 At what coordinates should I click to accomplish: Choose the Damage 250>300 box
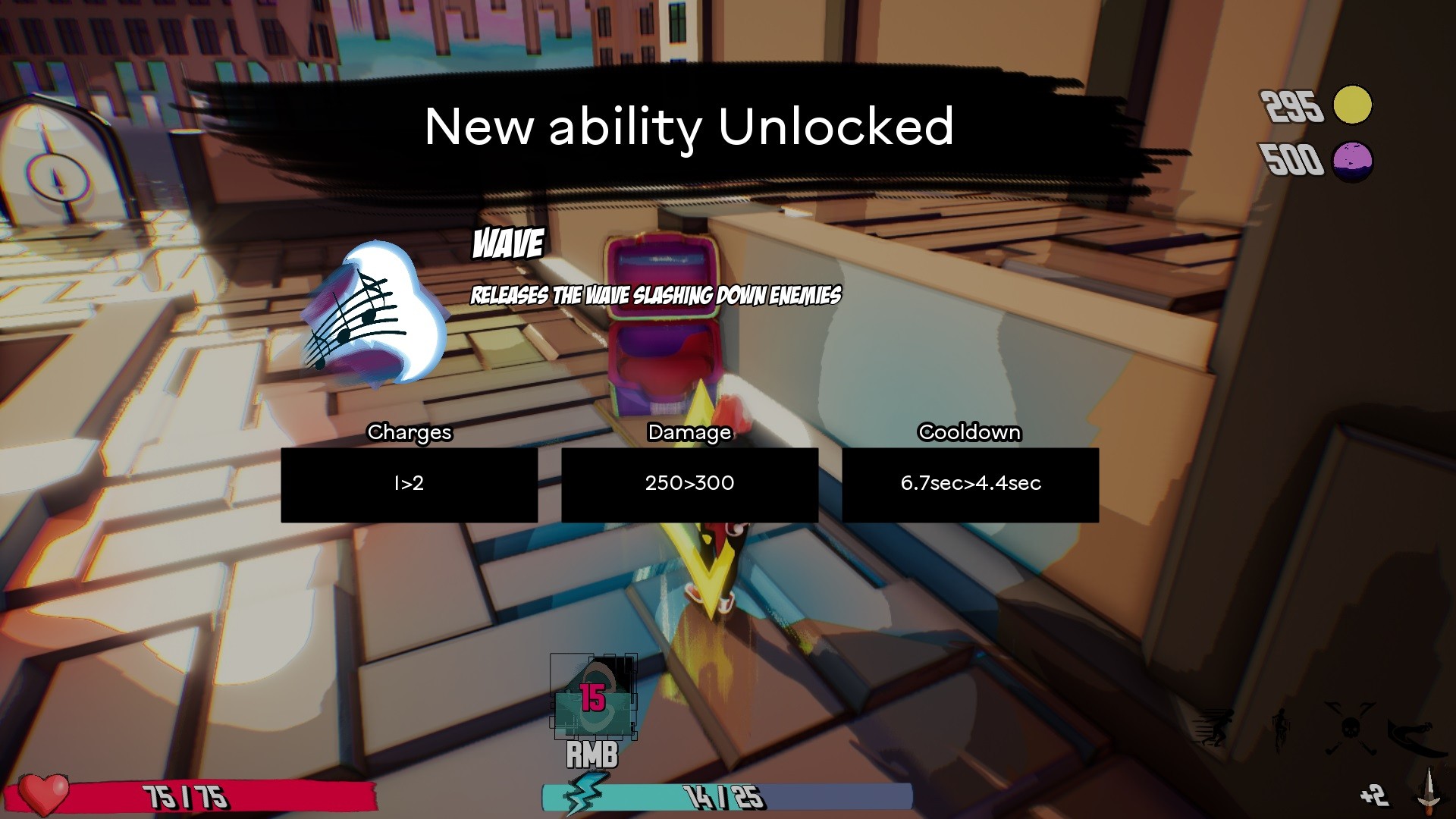coord(689,485)
